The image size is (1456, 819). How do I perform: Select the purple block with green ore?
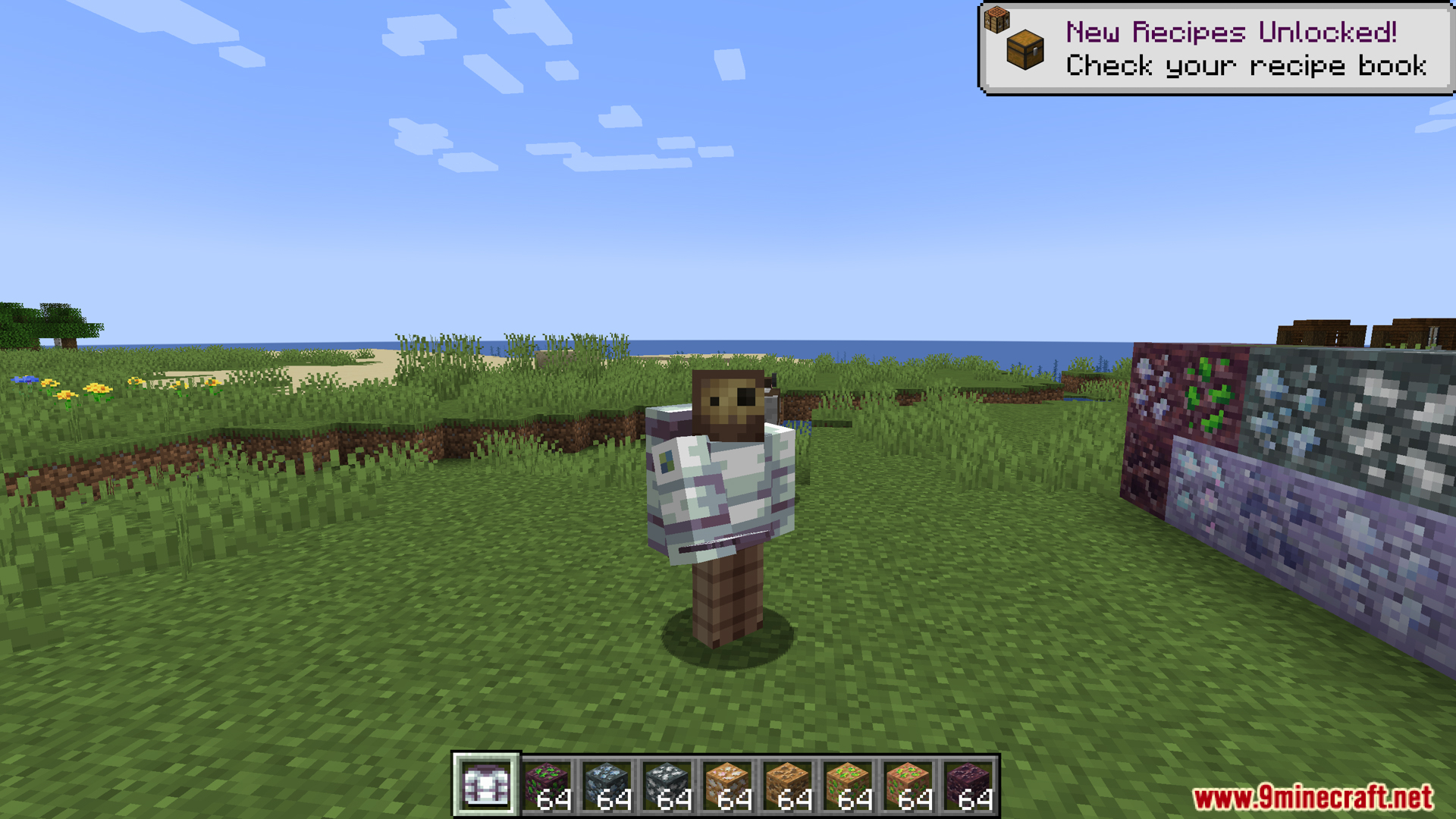click(547, 786)
